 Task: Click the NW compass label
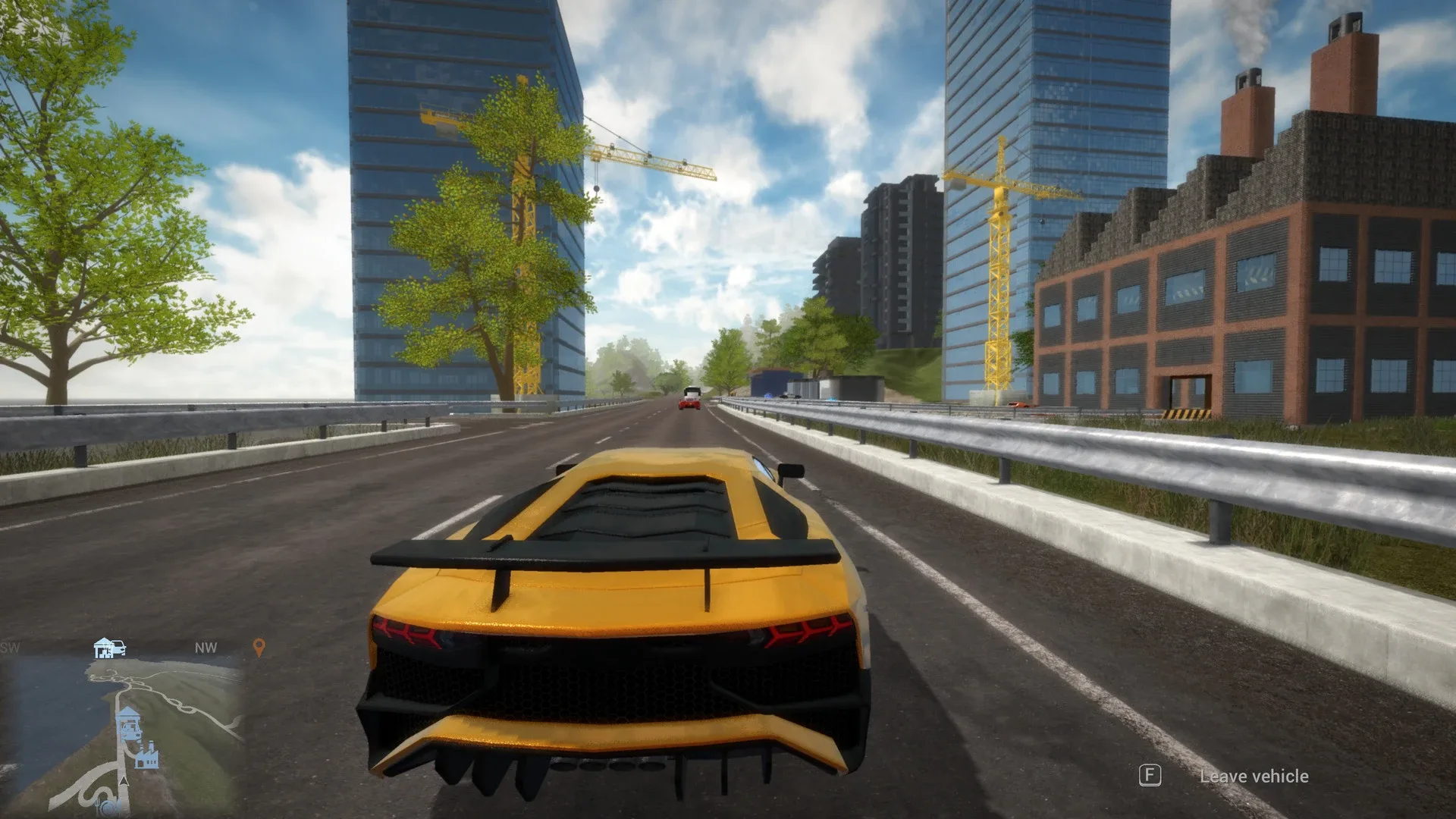tap(206, 648)
